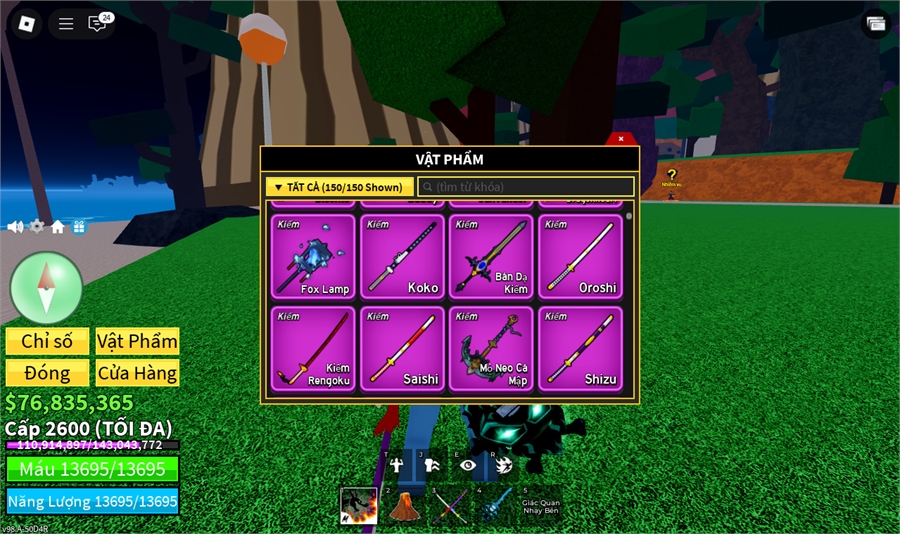Image resolution: width=900 pixels, height=534 pixels.
Task: Select the Bán Dạ Kiếm item
Action: [x=491, y=257]
